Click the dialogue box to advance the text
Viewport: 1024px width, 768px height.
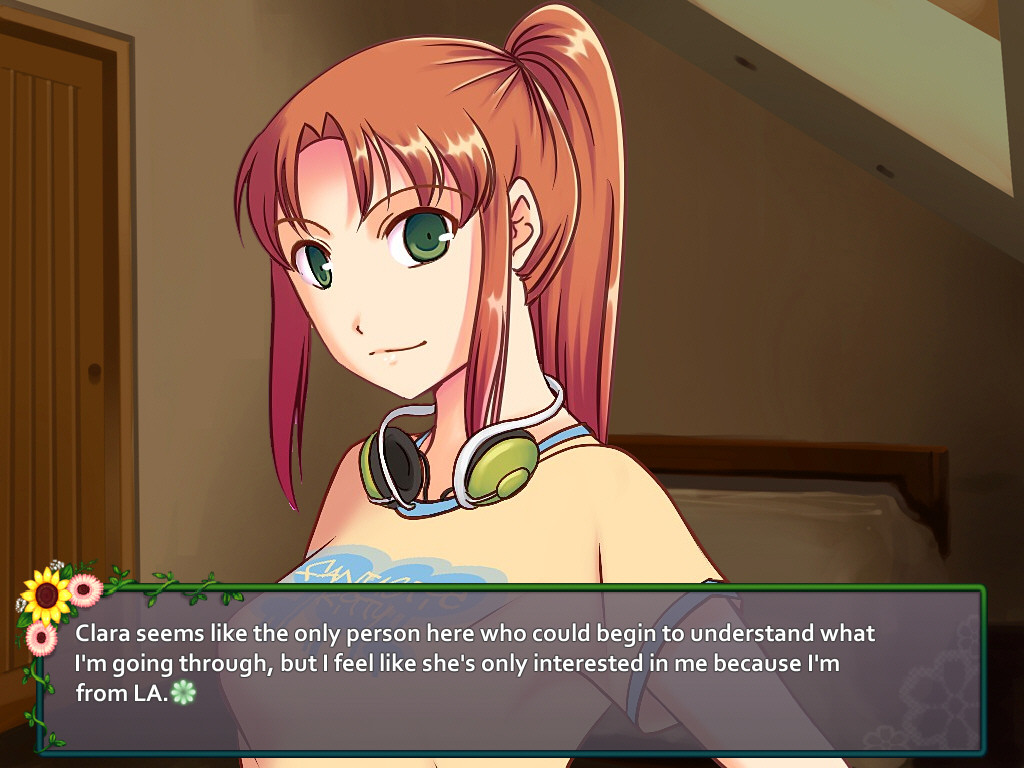pyautogui.click(x=510, y=668)
